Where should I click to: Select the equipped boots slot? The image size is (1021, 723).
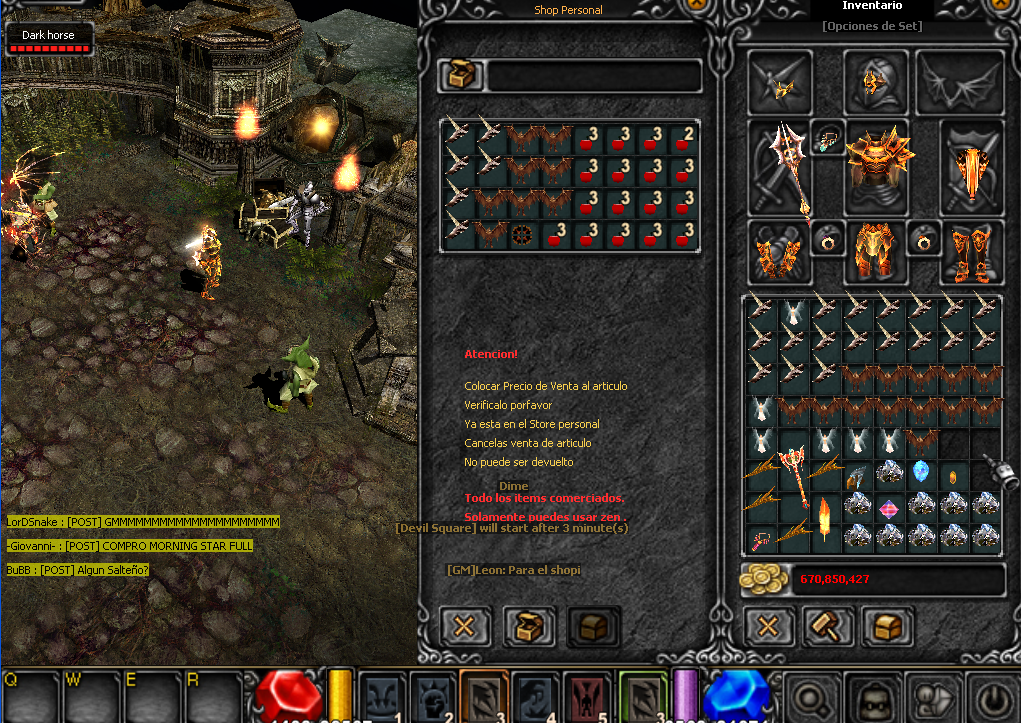pyautogui.click(x=972, y=251)
